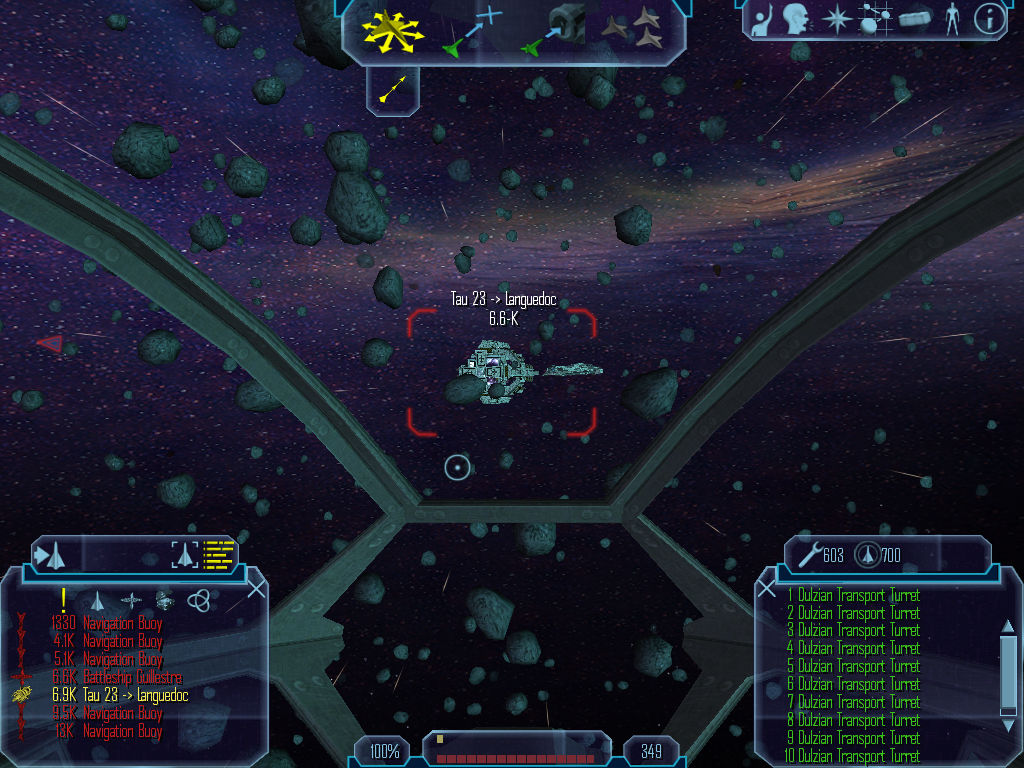Screen dimensions: 1024x768
Task: Click the turret list down arrow
Action: click(x=1008, y=725)
